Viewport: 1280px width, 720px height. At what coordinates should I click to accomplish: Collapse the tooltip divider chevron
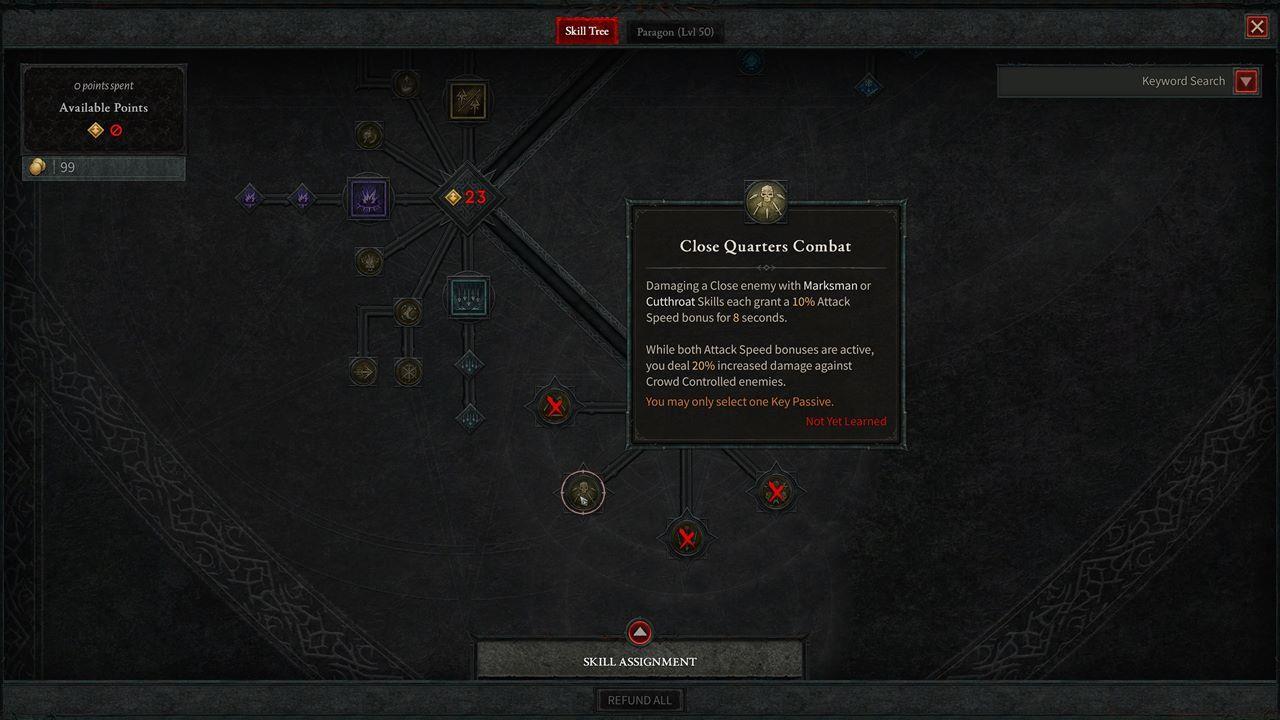[x=766, y=267]
